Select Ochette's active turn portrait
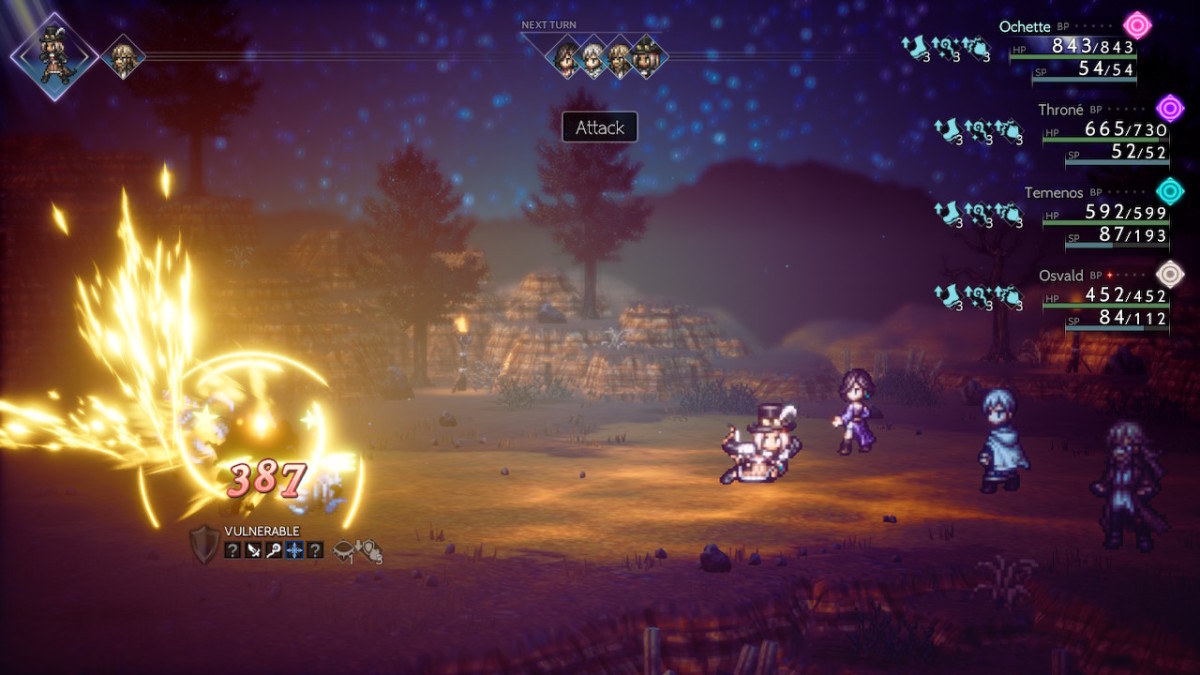The width and height of the screenshot is (1200, 675). point(53,56)
